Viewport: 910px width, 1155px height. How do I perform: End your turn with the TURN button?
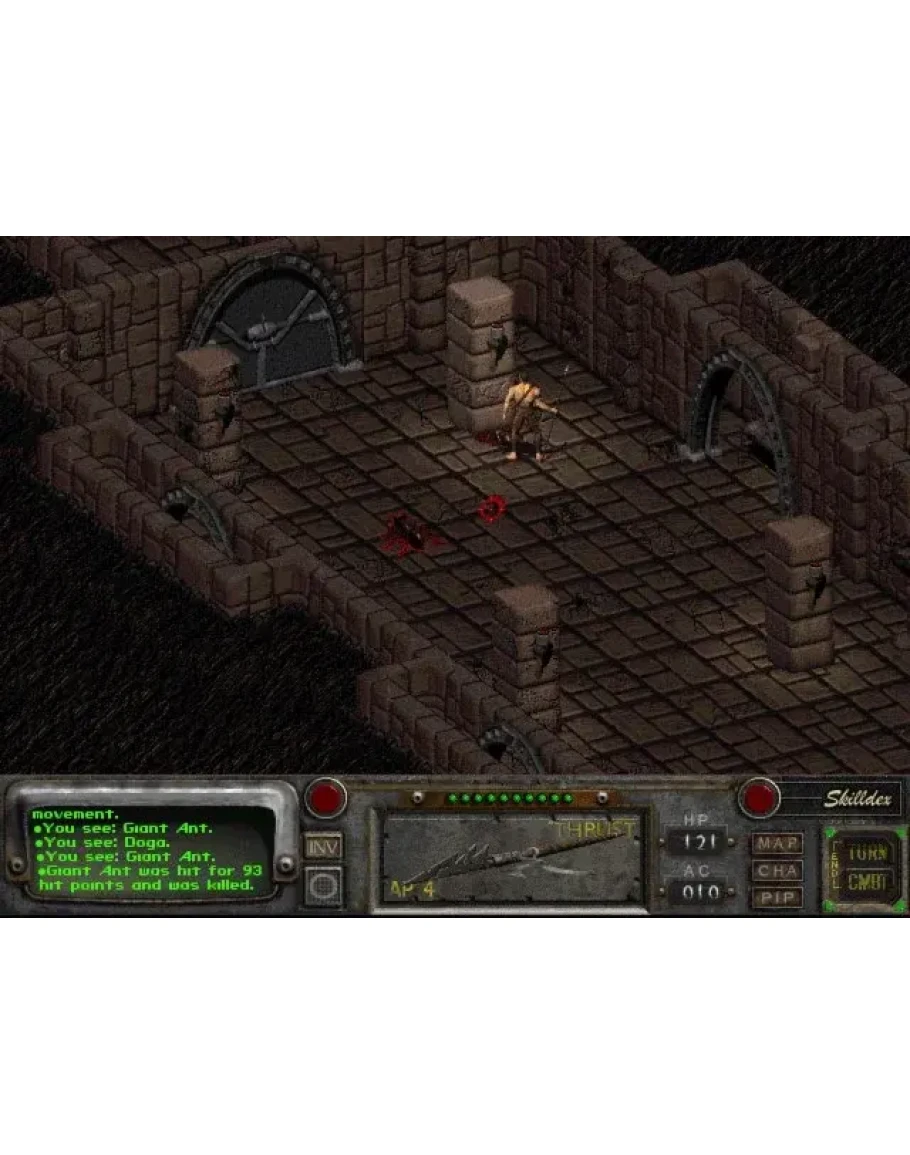866,854
